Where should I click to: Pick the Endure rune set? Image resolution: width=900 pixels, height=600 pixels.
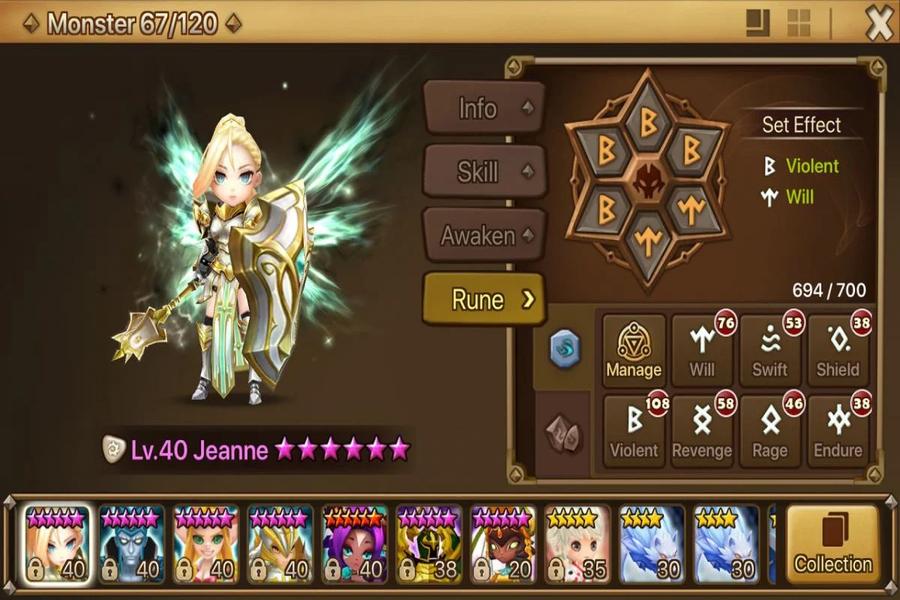pyautogui.click(x=838, y=431)
